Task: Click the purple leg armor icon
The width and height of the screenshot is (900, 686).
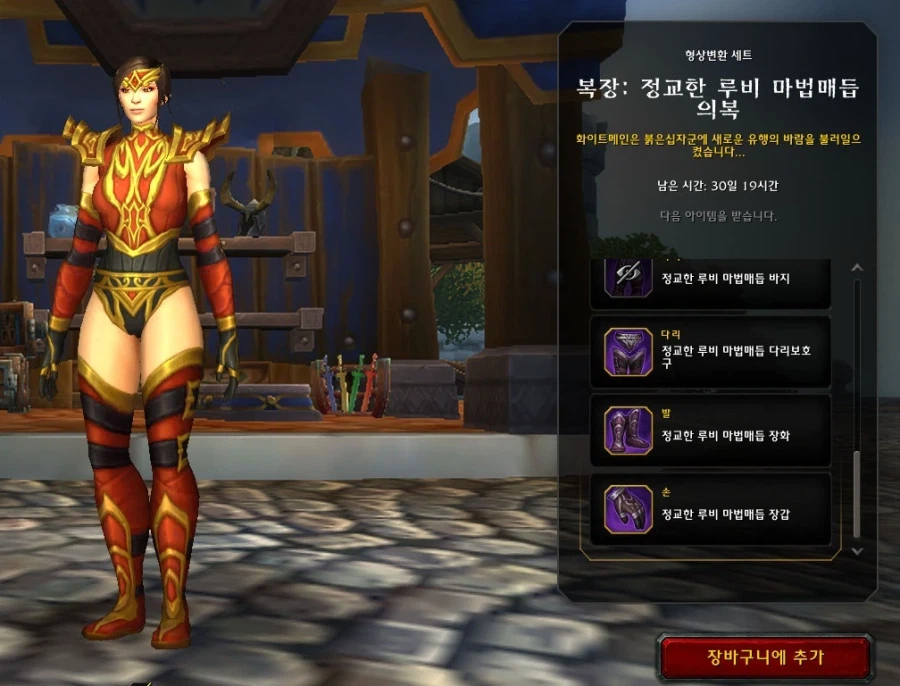Action: click(x=628, y=352)
